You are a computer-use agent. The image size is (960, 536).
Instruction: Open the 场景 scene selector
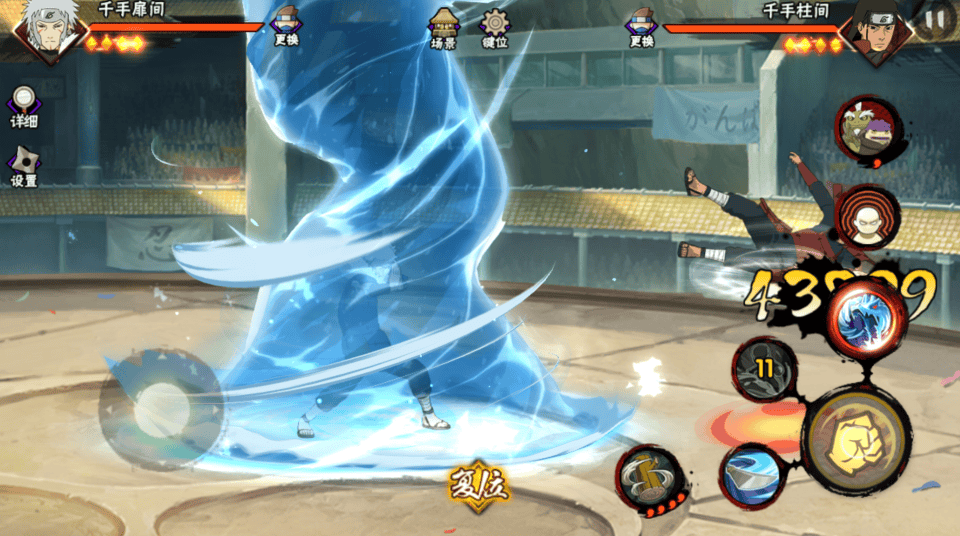444,27
